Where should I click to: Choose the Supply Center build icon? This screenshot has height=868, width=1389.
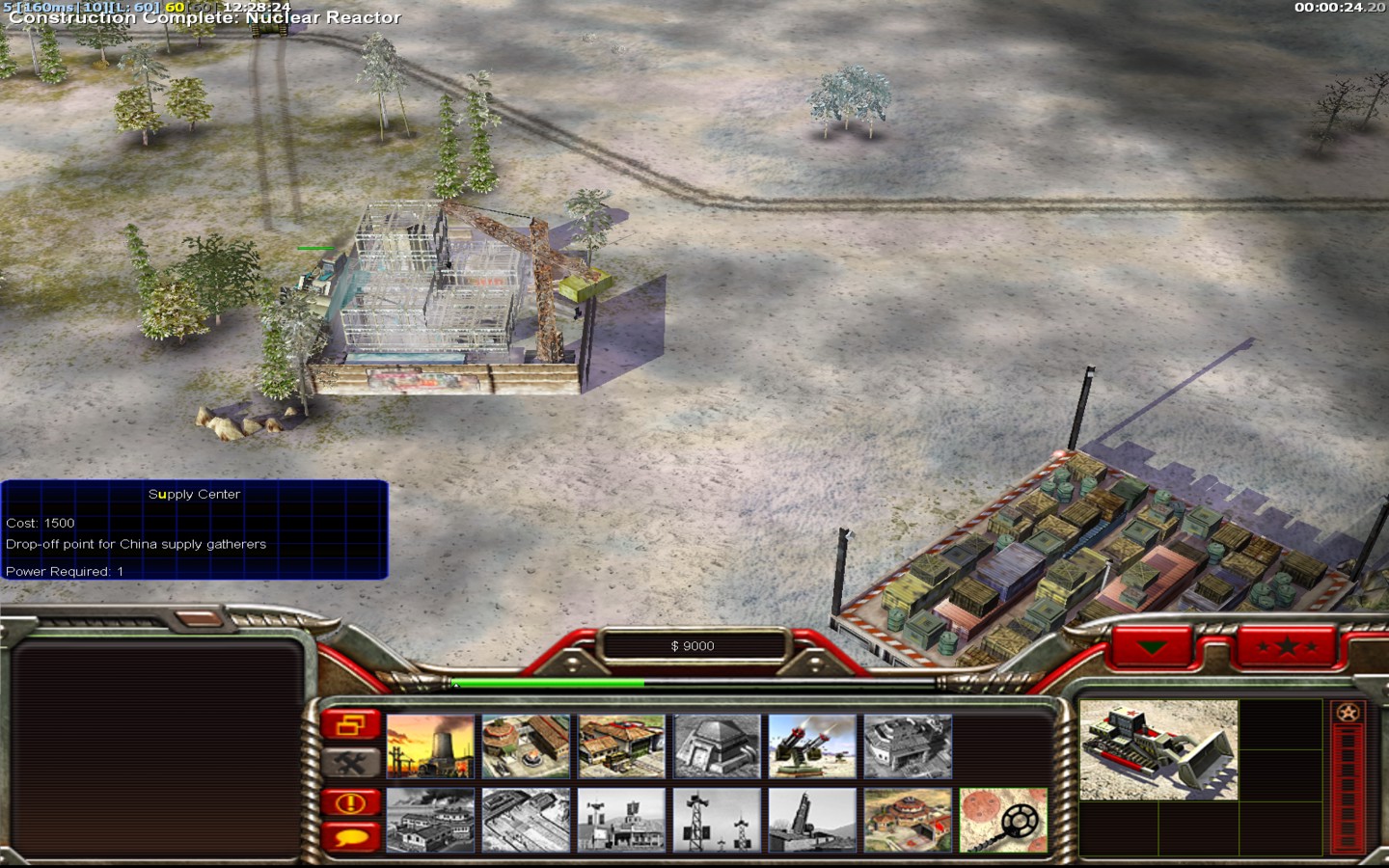click(x=621, y=746)
